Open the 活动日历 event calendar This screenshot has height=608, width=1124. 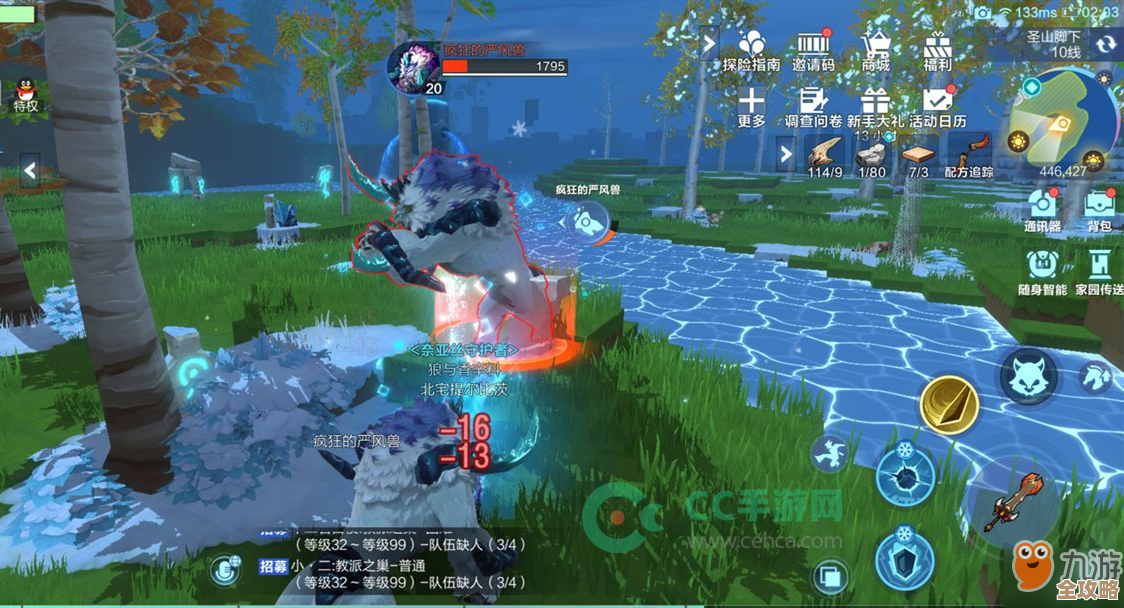(x=937, y=106)
